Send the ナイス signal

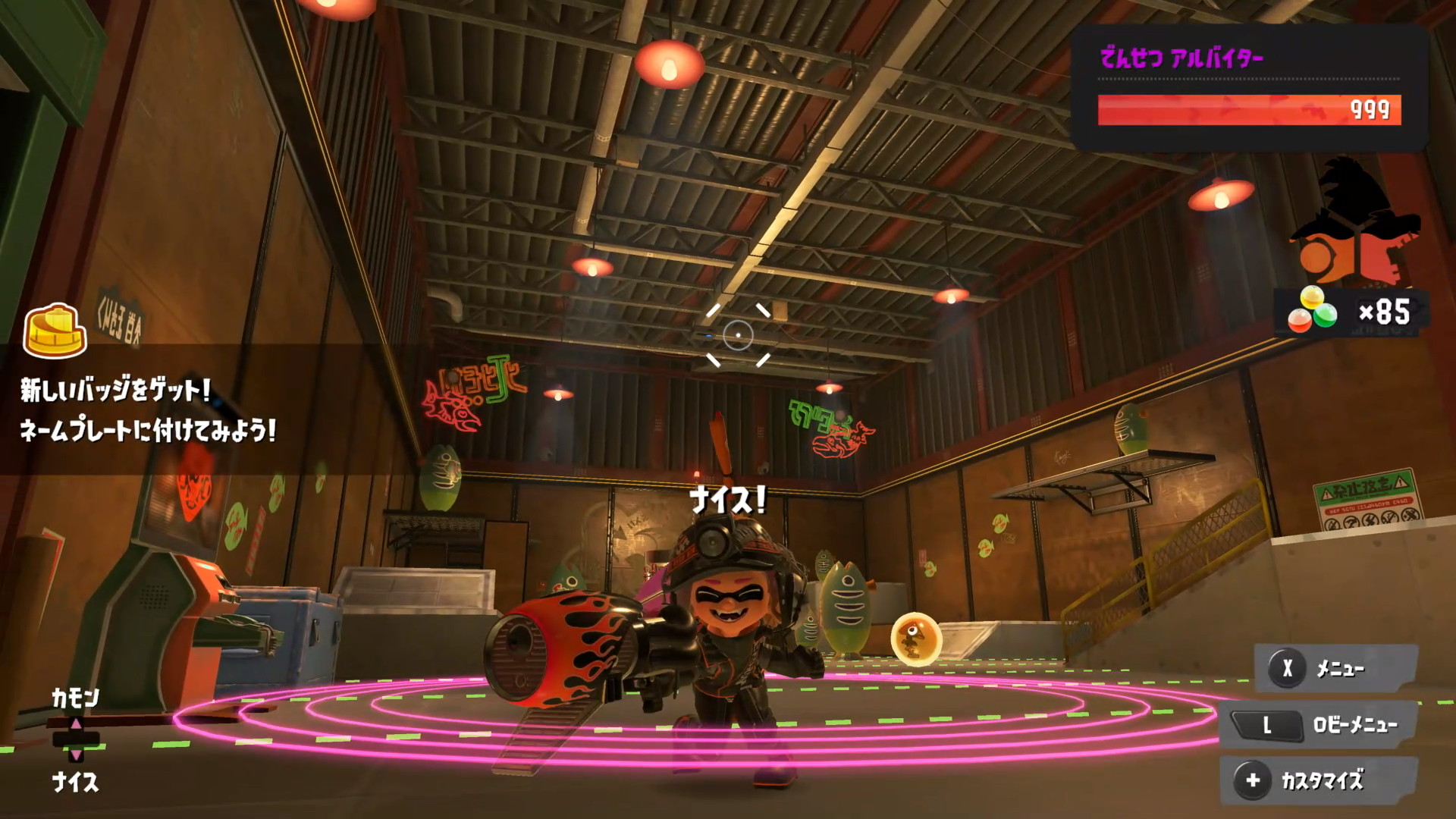tap(75, 781)
